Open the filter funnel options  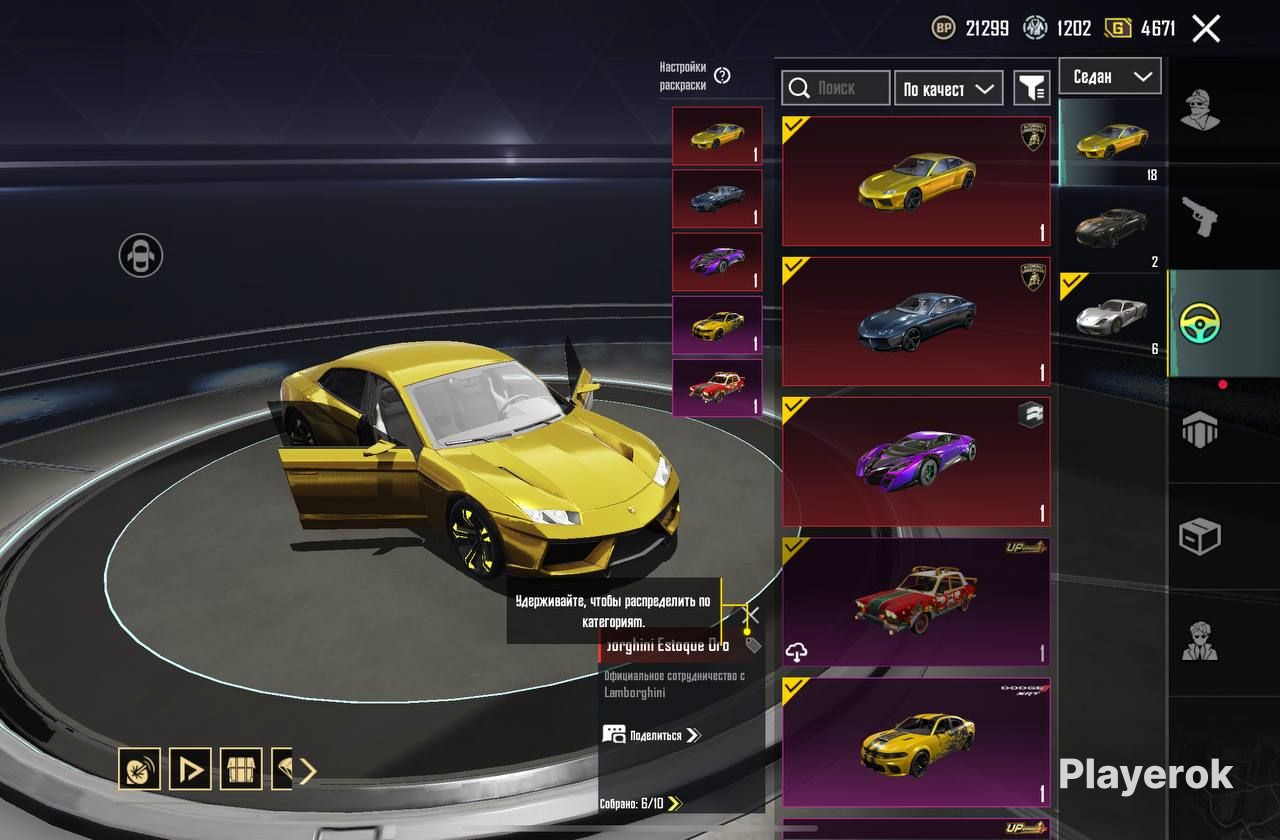click(x=1031, y=88)
